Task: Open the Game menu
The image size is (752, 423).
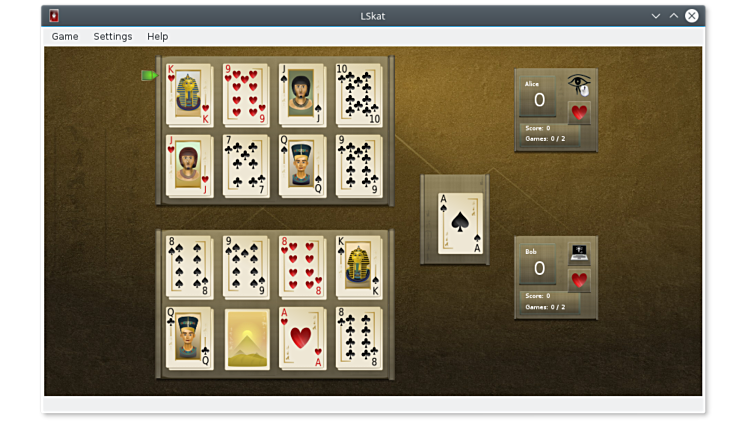Action: (x=65, y=36)
